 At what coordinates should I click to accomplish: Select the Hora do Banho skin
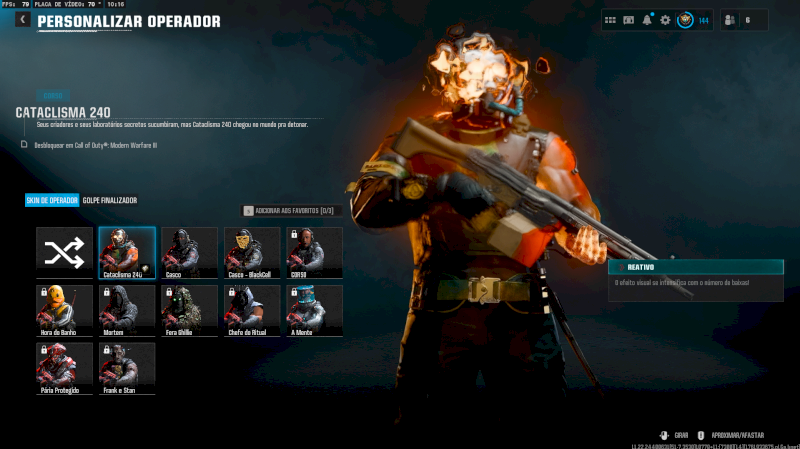64,310
